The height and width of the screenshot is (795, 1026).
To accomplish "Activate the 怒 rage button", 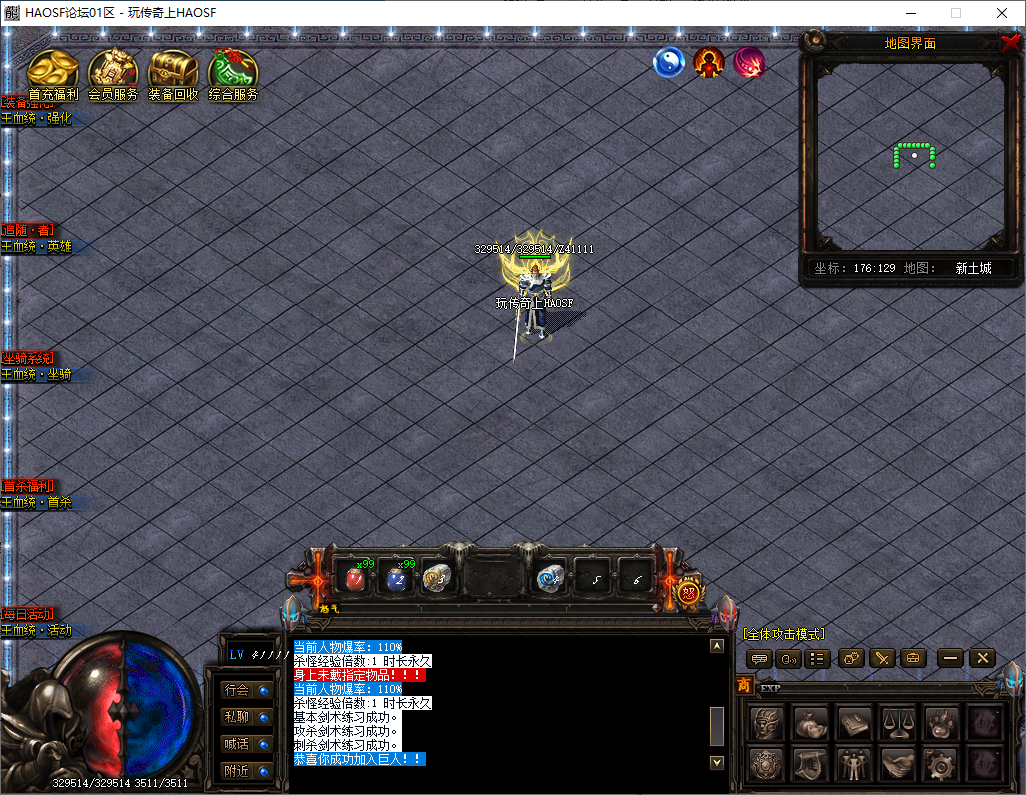I will [x=688, y=592].
